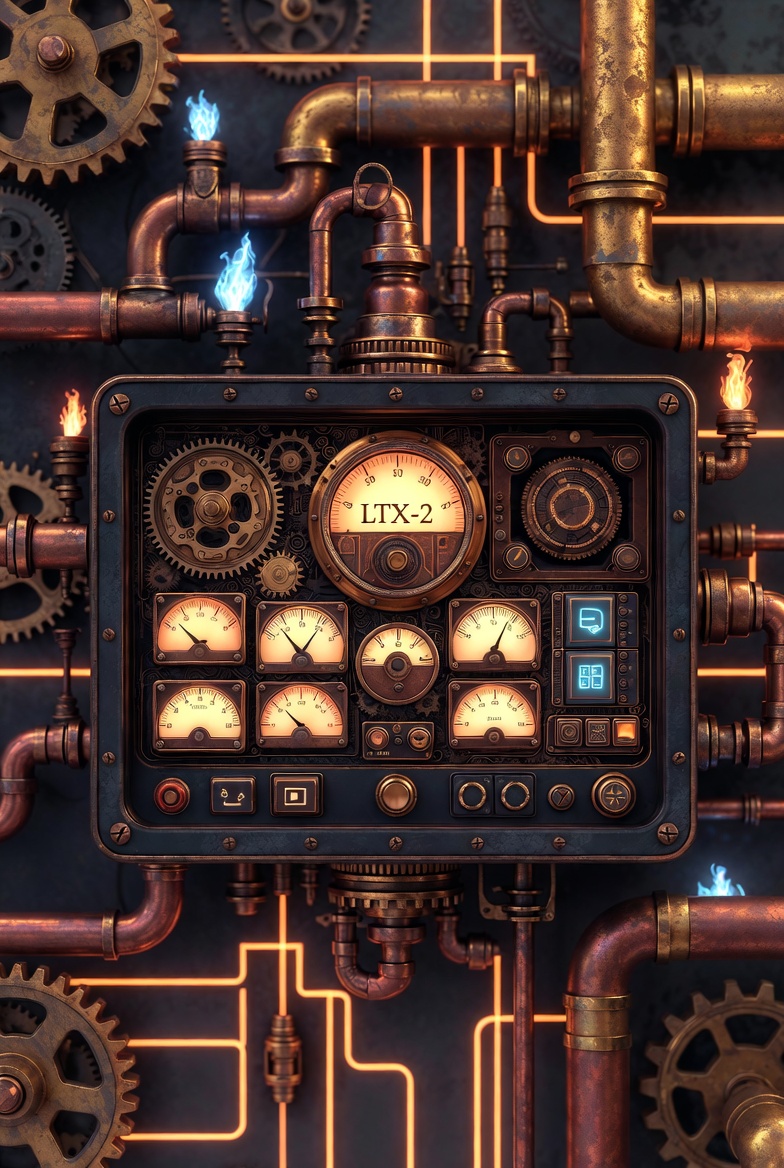Open the glowing blue grid button
The height and width of the screenshot is (1168, 784).
click(x=590, y=677)
